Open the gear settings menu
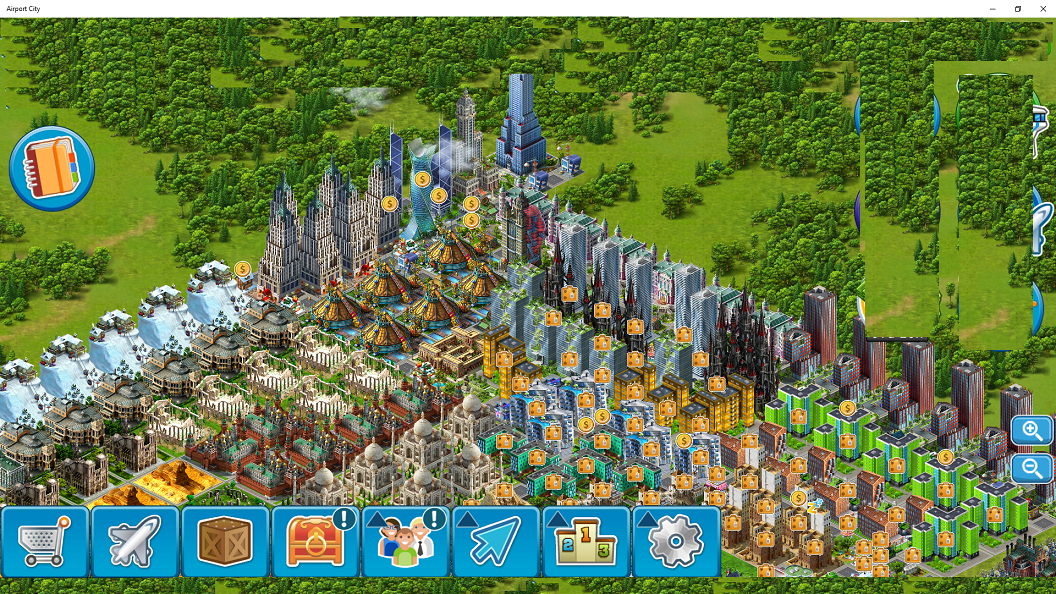The height and width of the screenshot is (594, 1056). pyautogui.click(x=676, y=541)
